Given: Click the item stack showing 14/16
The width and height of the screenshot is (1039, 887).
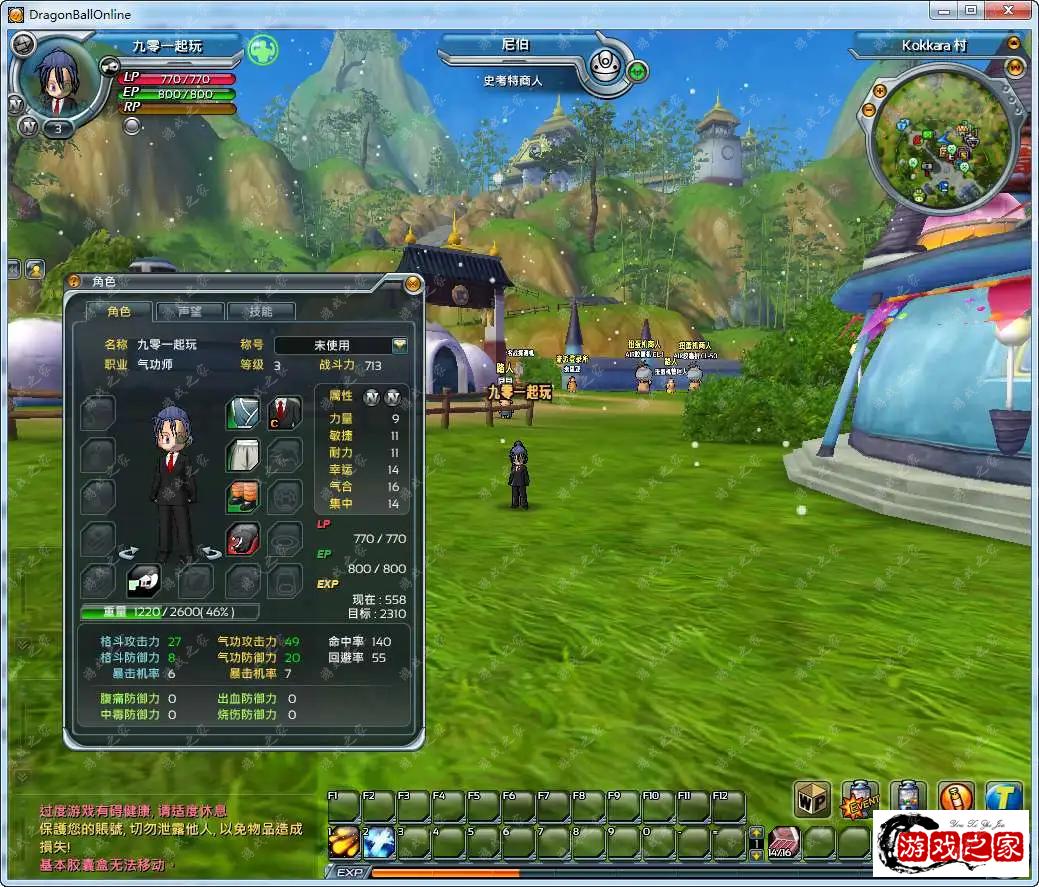Looking at the screenshot, I should coord(783,842).
